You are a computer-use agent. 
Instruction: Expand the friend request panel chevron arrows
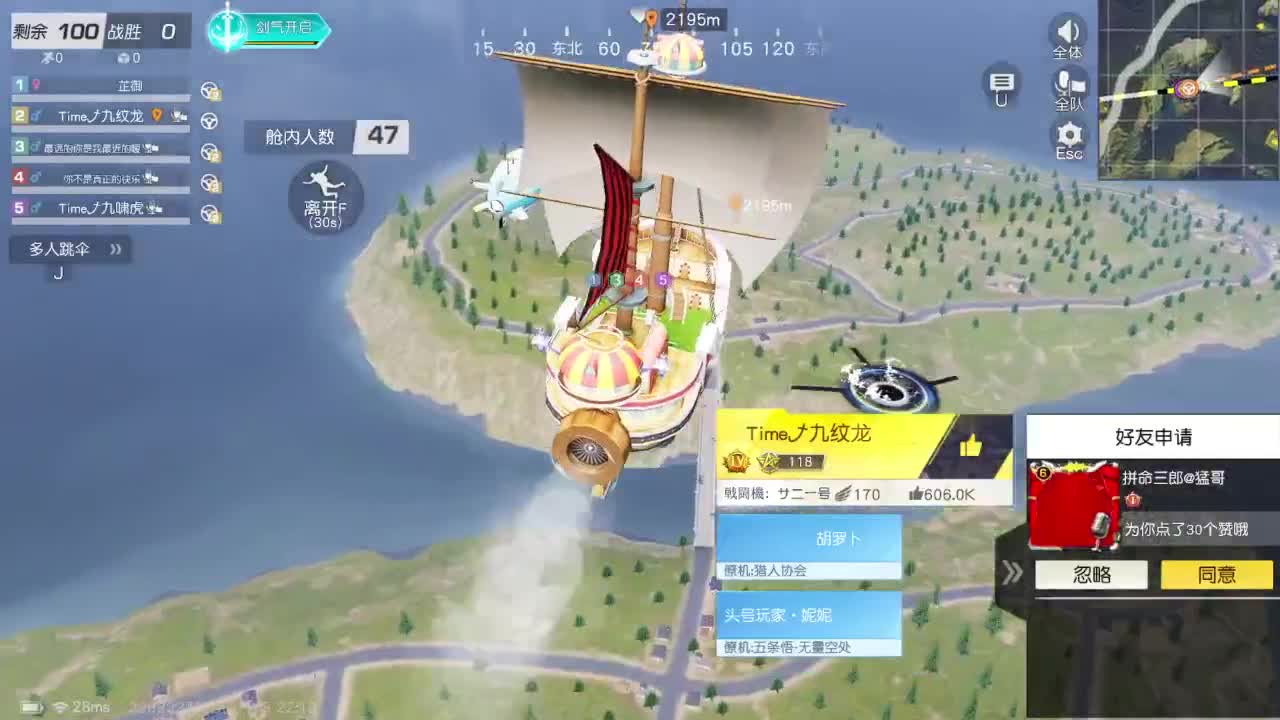tap(1013, 574)
